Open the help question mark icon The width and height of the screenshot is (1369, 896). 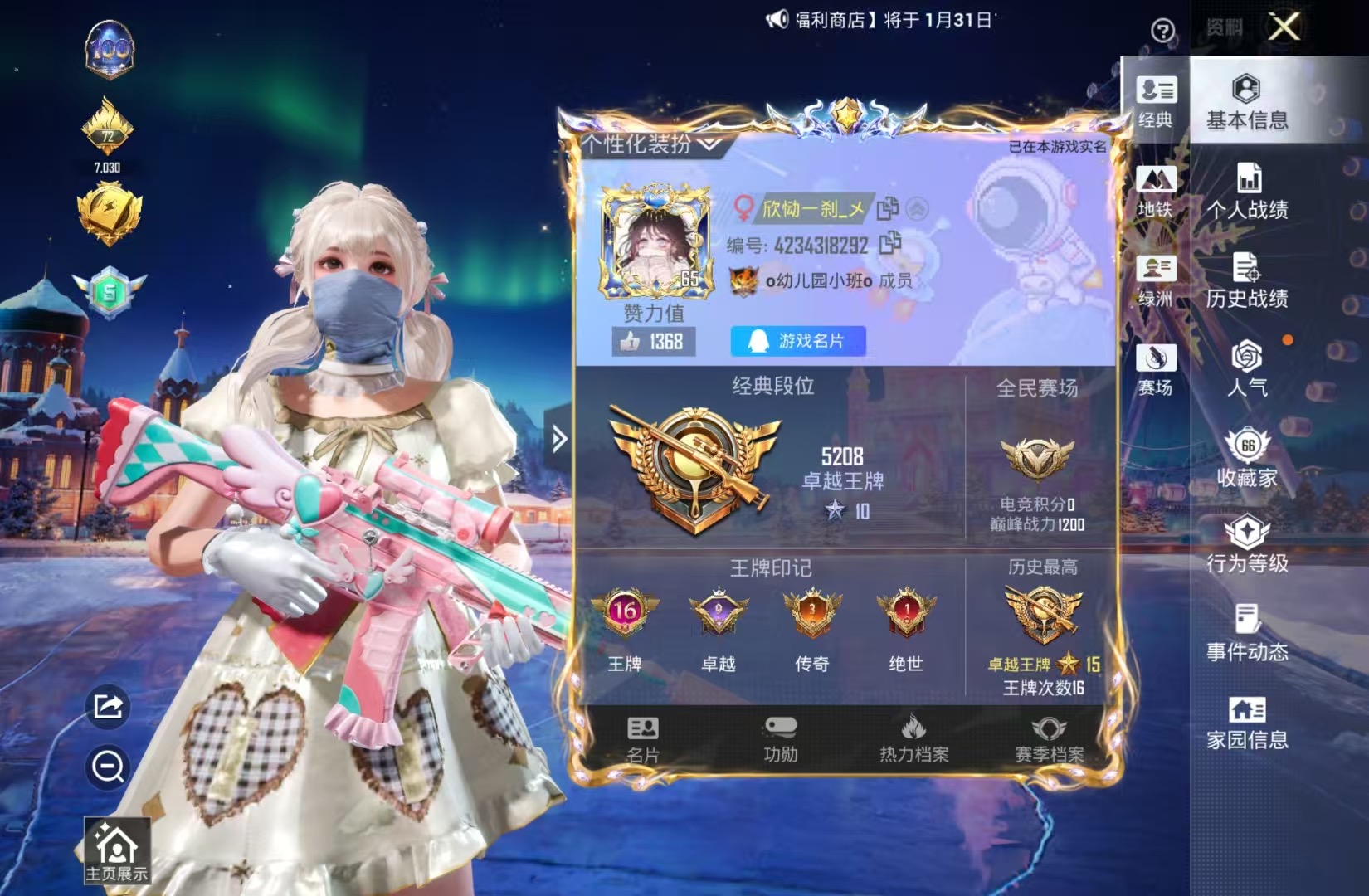pos(1165,28)
